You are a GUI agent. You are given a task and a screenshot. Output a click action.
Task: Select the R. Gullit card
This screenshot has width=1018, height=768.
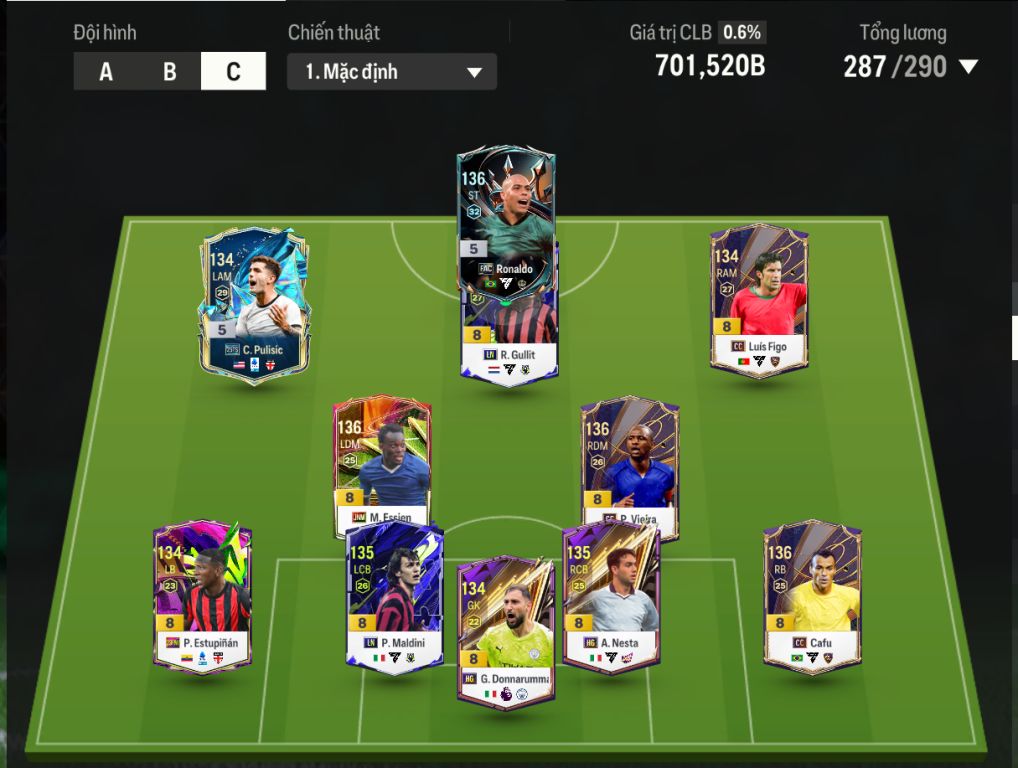(509, 342)
